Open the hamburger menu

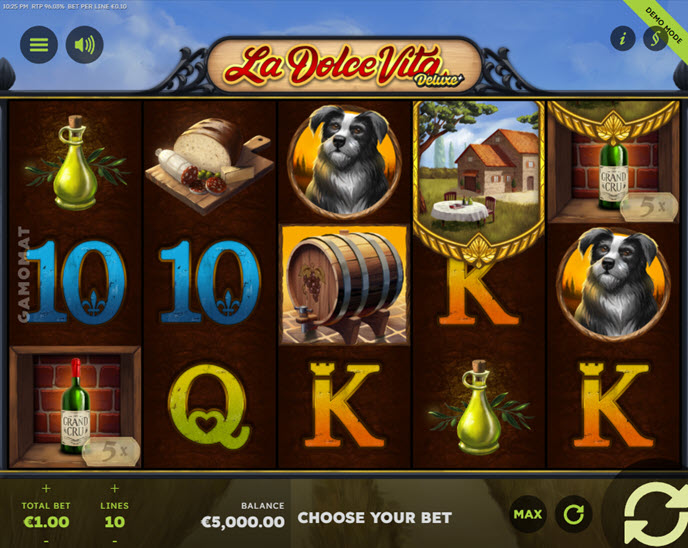click(39, 45)
